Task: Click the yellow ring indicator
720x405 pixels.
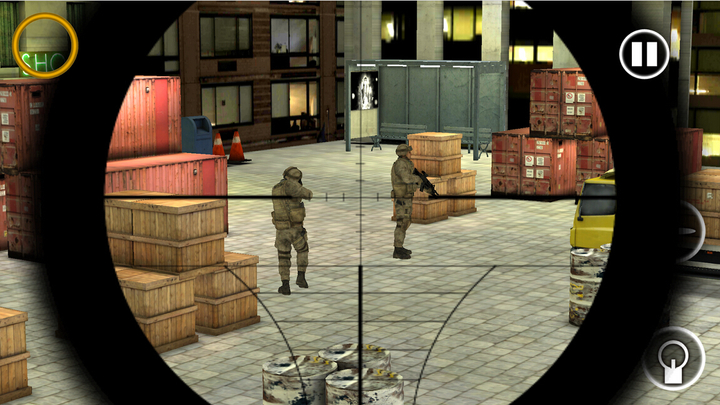Action: pos(45,45)
